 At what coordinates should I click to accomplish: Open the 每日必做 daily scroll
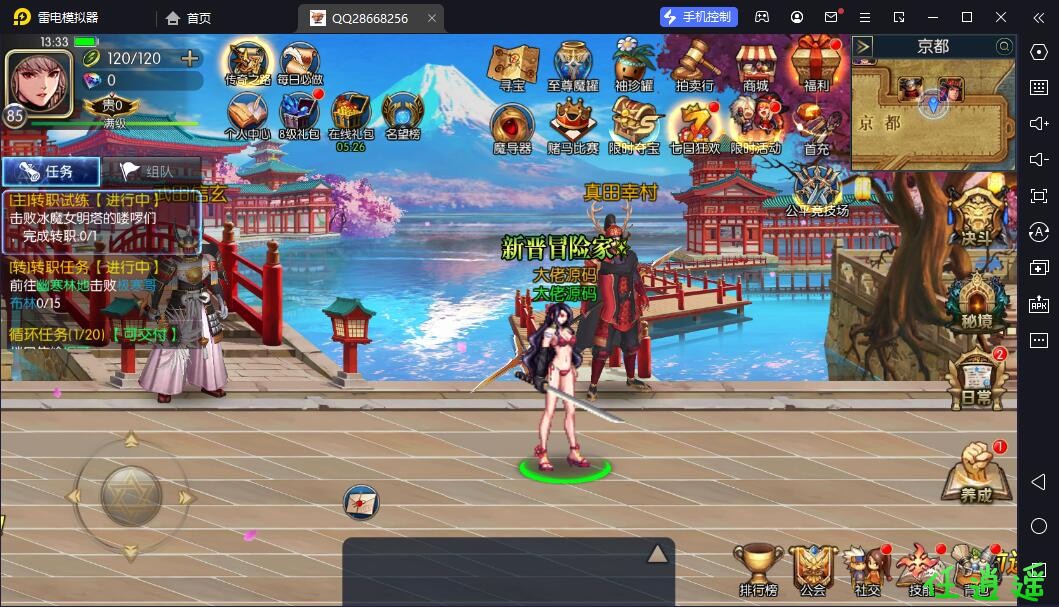(300, 66)
